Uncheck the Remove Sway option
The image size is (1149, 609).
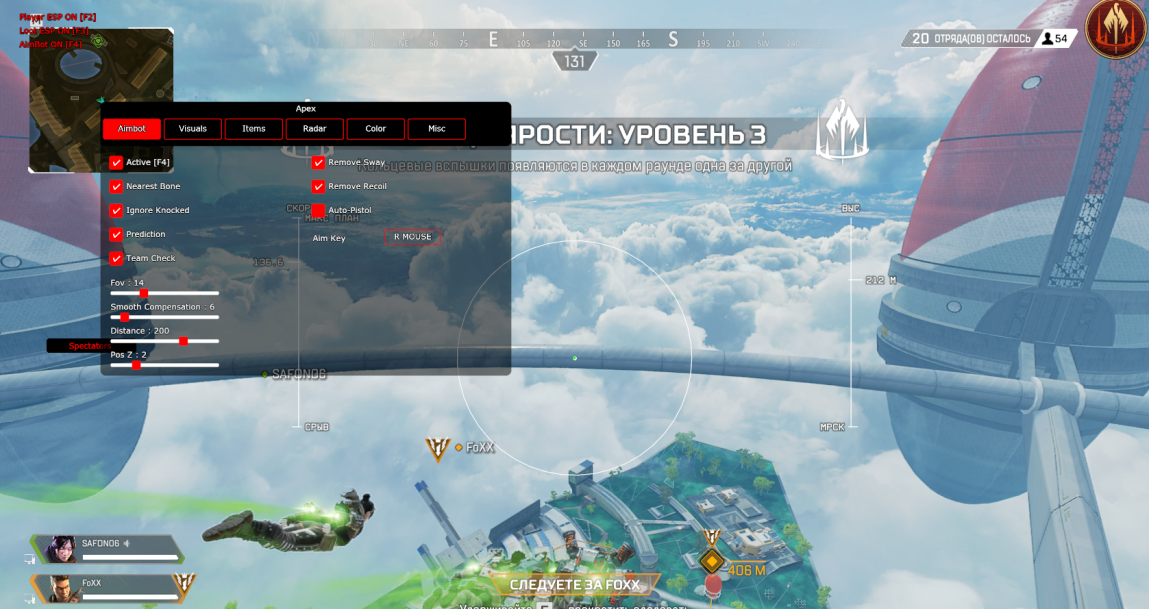(319, 162)
